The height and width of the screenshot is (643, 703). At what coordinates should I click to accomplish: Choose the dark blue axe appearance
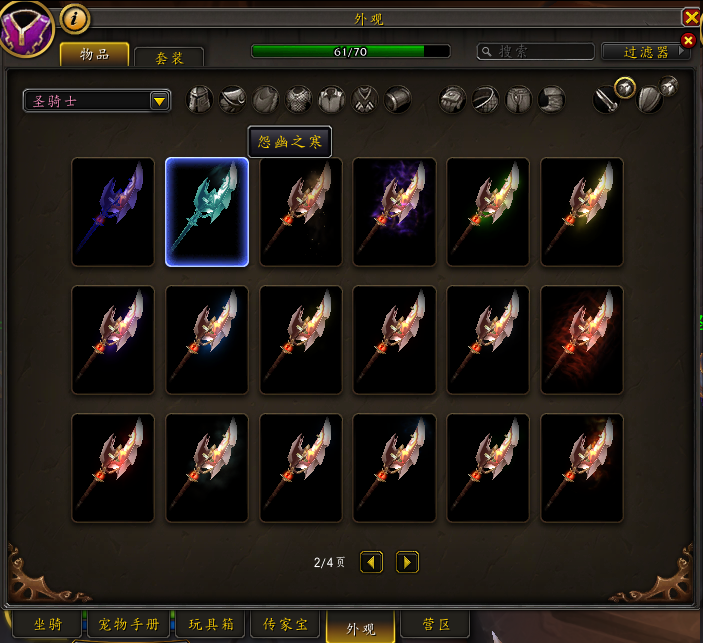tap(113, 212)
